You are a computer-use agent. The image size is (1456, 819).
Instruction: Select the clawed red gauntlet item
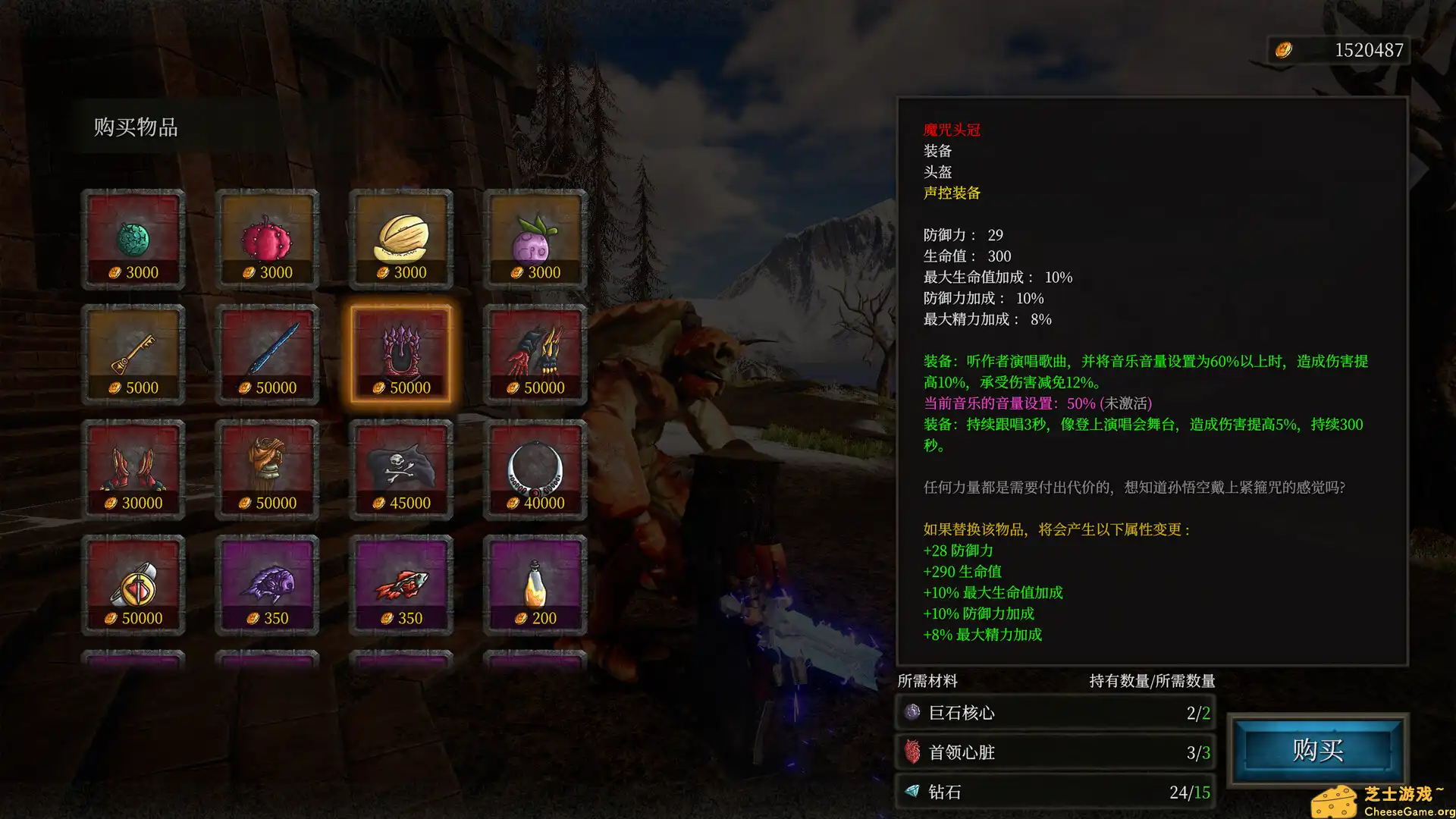(535, 353)
